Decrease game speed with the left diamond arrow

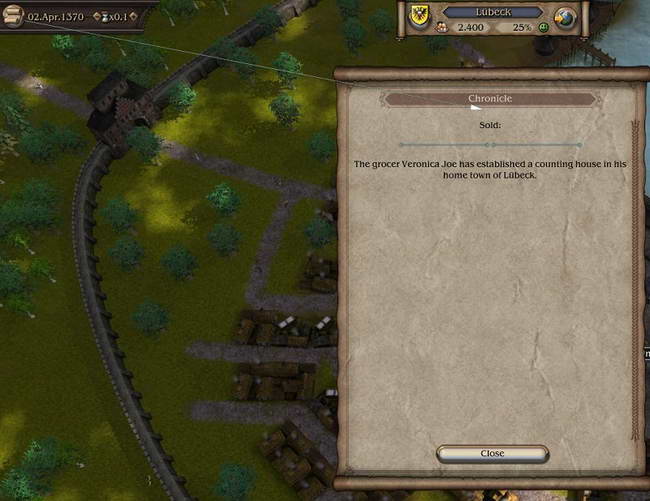pyautogui.click(x=97, y=17)
